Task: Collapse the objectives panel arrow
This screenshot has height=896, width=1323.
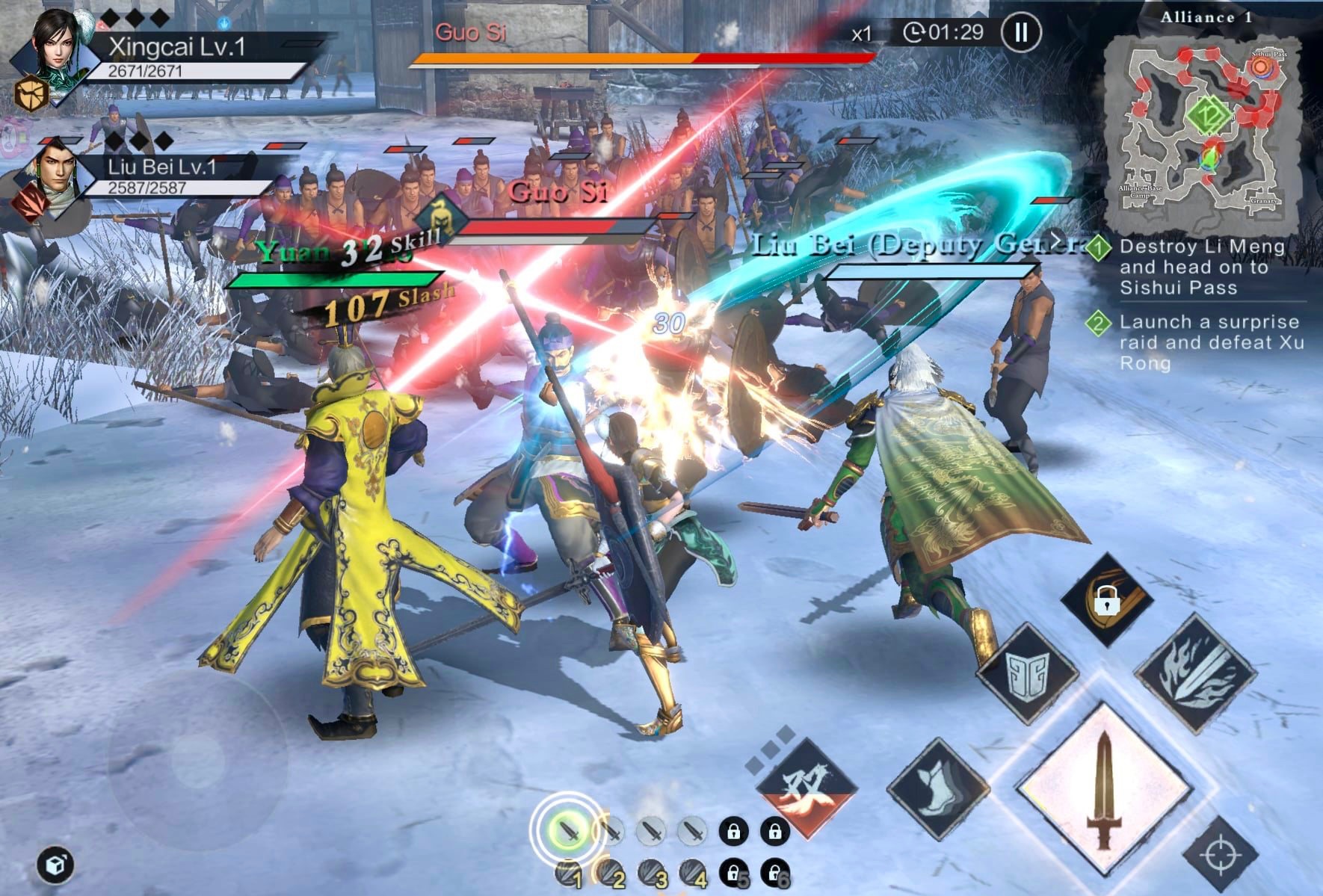Action: (1056, 241)
